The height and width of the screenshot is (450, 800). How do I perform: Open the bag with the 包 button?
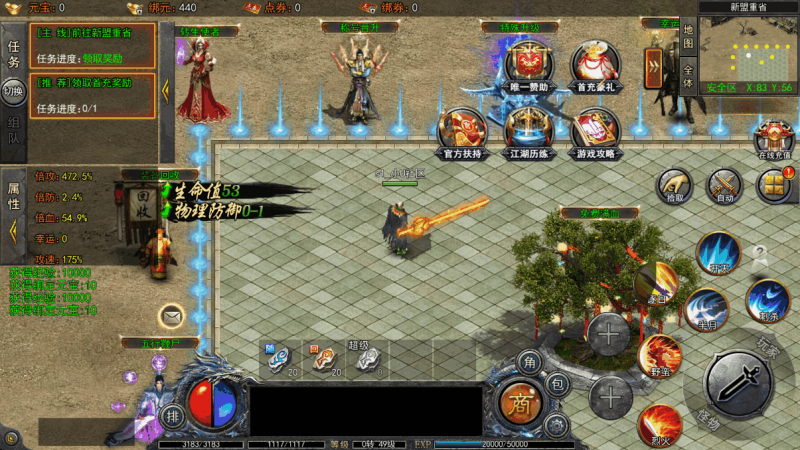coord(558,383)
